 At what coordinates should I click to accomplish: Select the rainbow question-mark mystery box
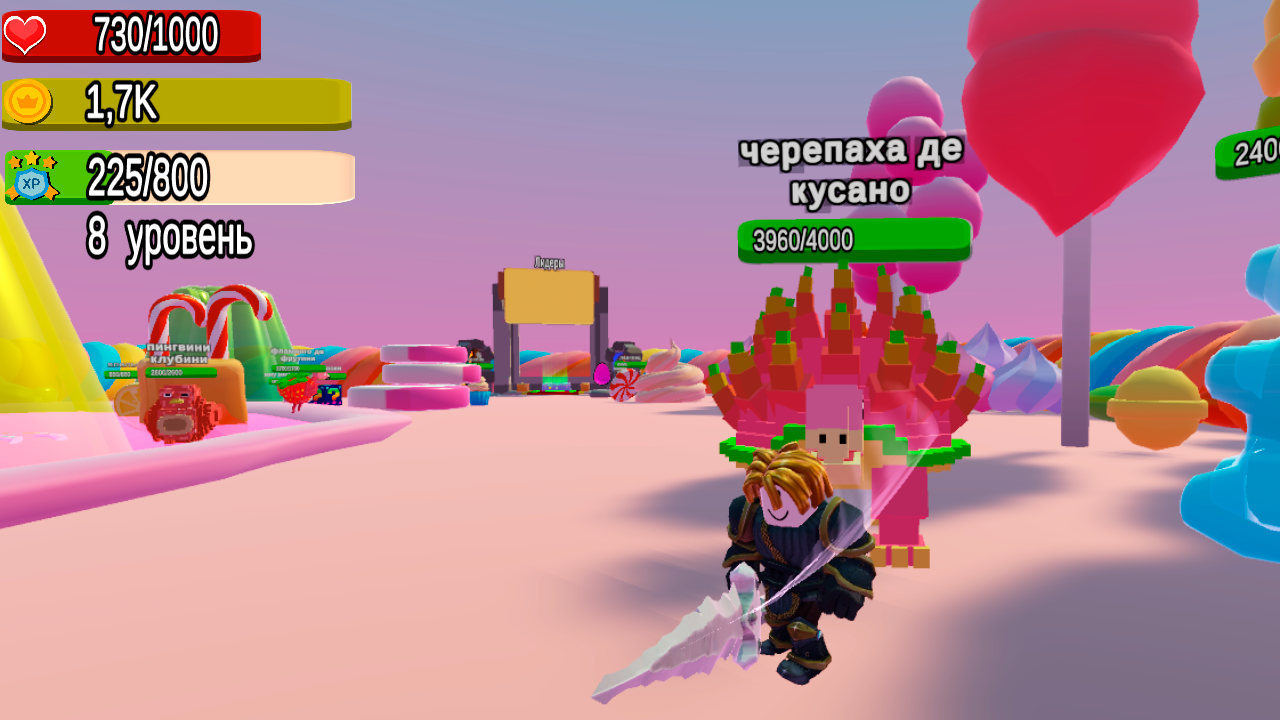pyautogui.click(x=329, y=396)
